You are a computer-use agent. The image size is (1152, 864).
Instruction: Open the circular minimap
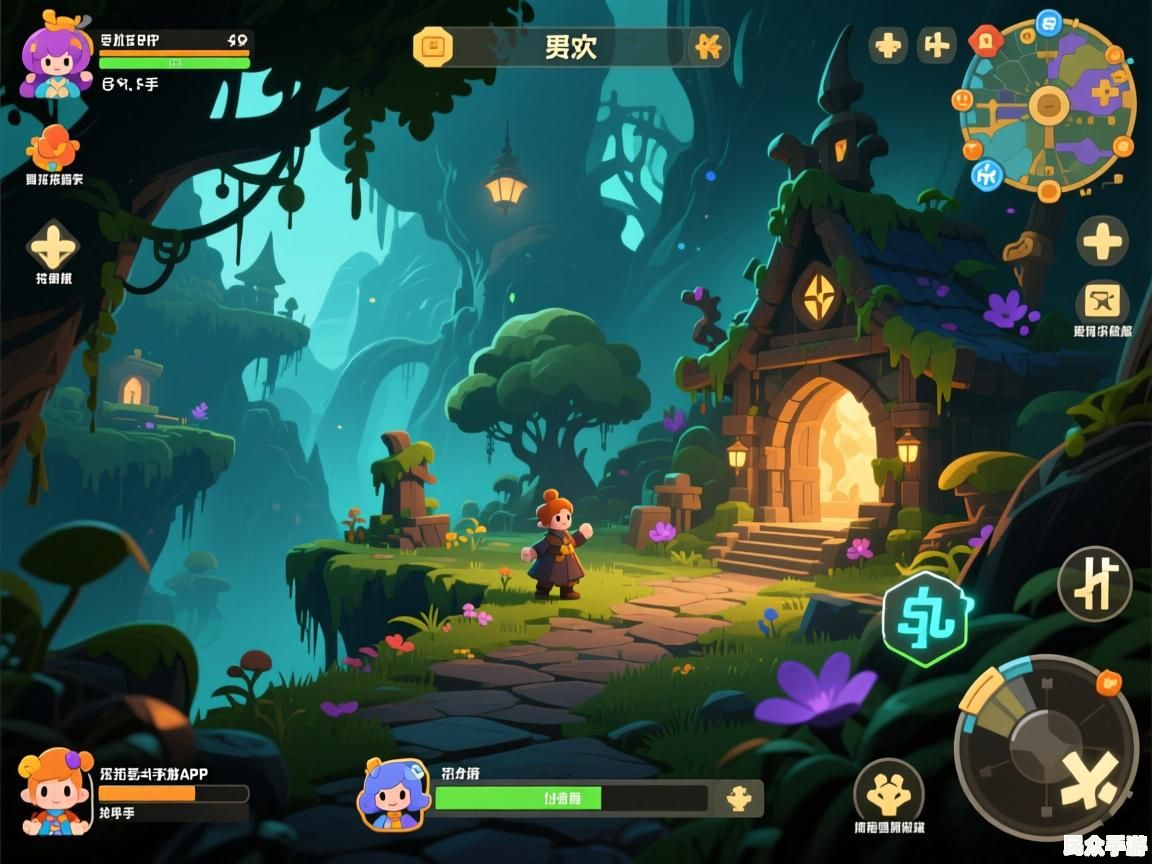pos(1048,104)
